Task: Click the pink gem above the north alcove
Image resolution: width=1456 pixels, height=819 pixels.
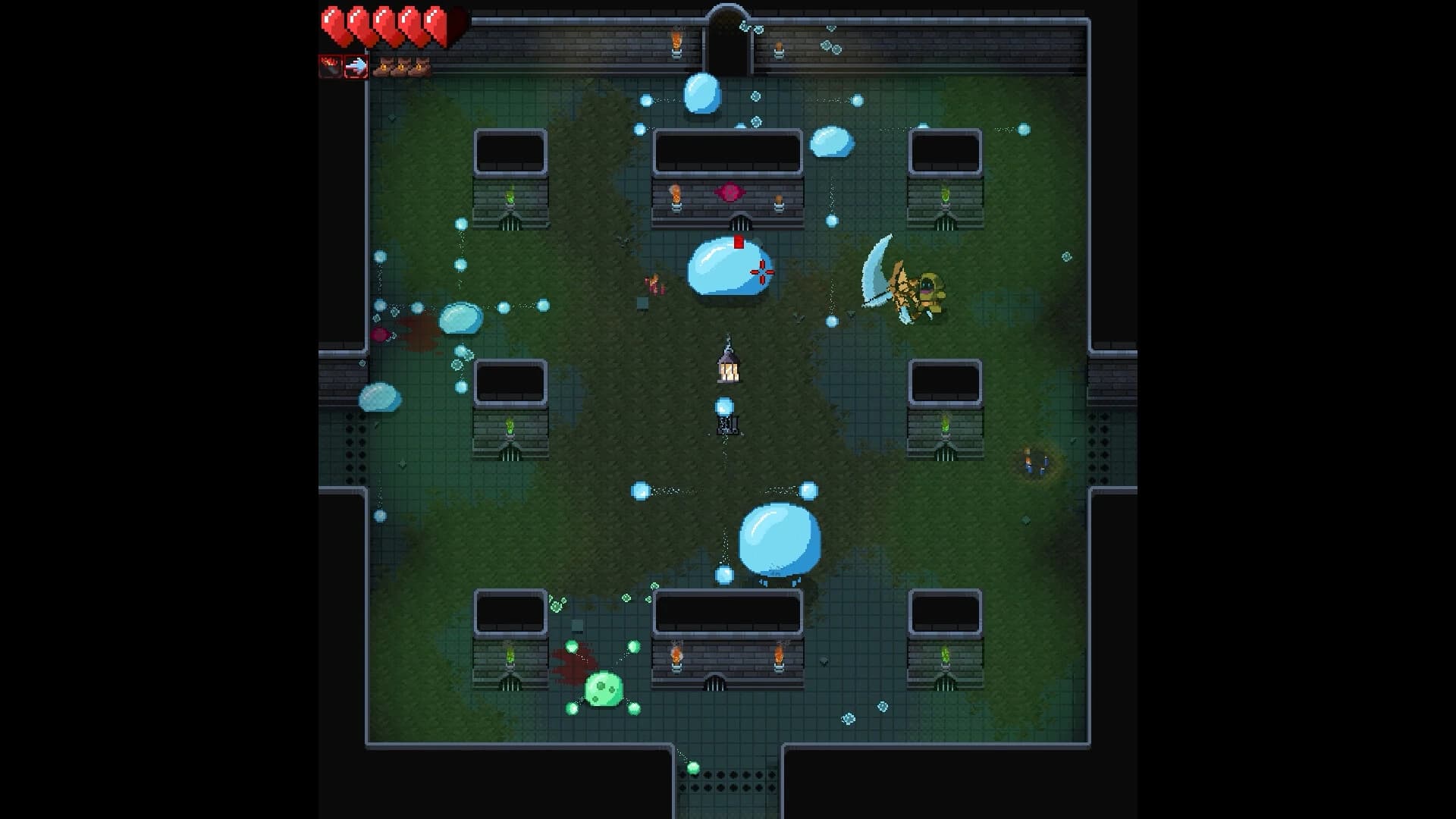Action: click(729, 192)
